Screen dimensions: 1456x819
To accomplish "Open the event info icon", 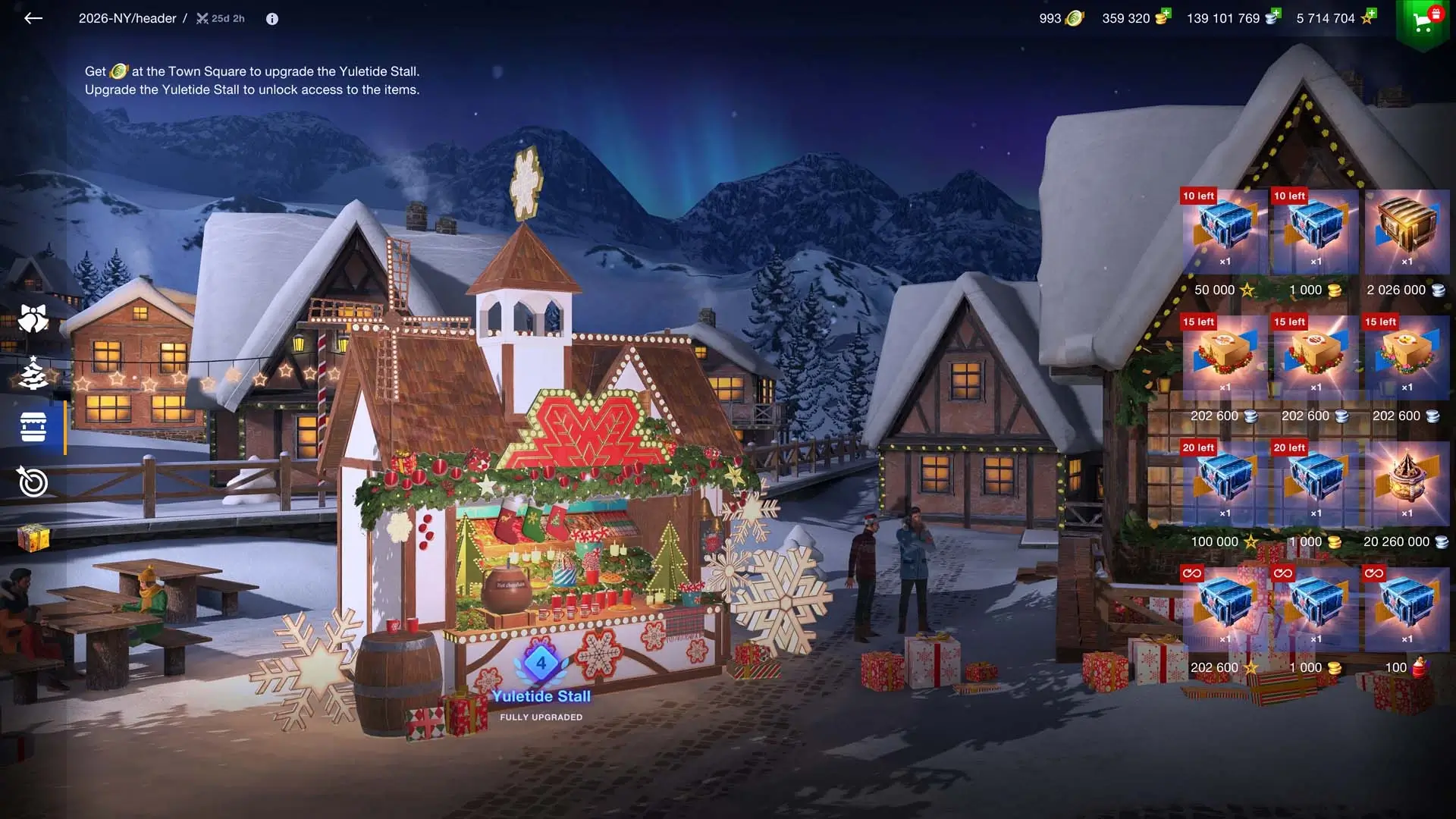I will [272, 19].
